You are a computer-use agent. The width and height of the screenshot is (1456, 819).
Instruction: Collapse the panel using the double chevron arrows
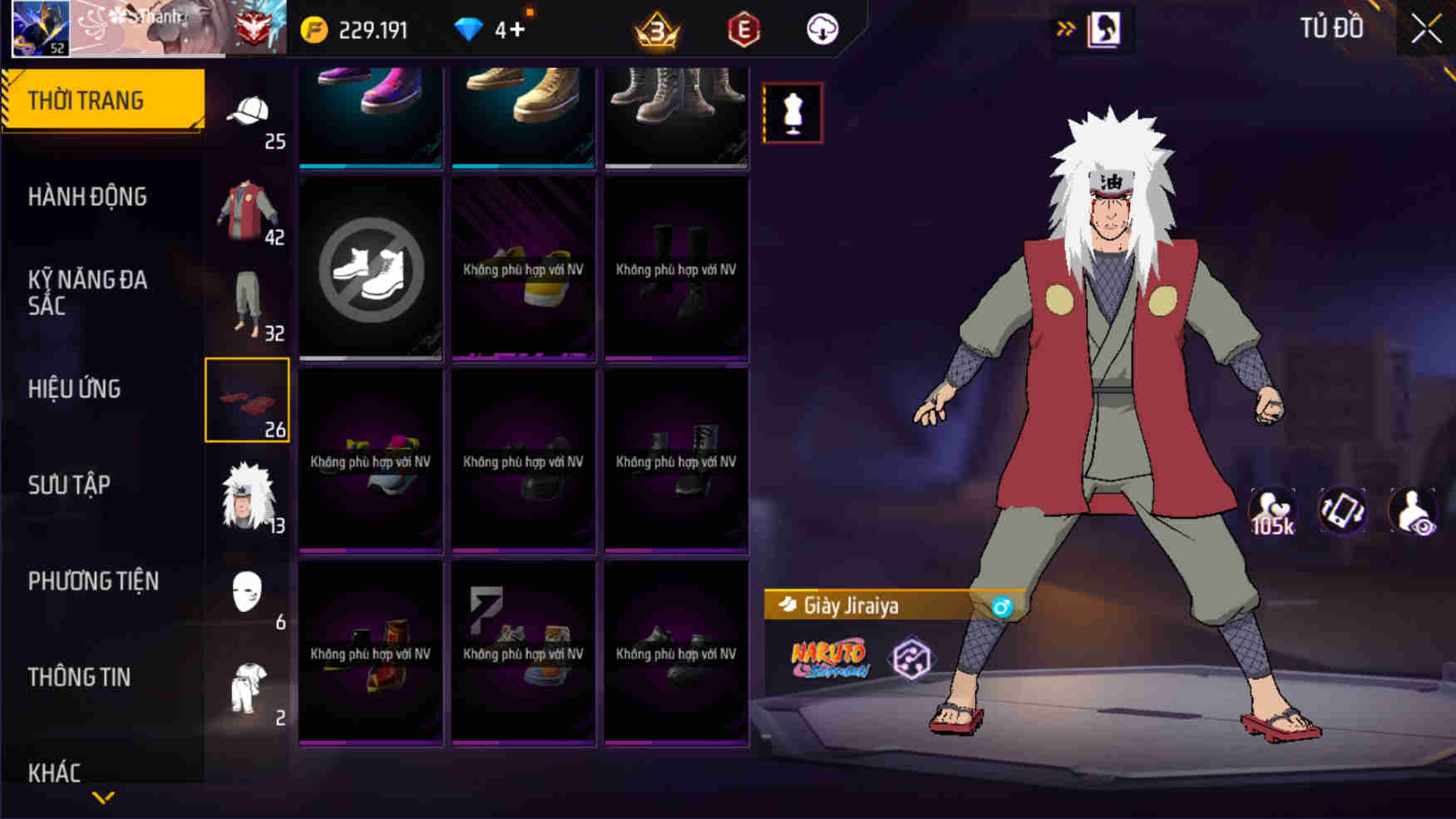(x=1064, y=27)
